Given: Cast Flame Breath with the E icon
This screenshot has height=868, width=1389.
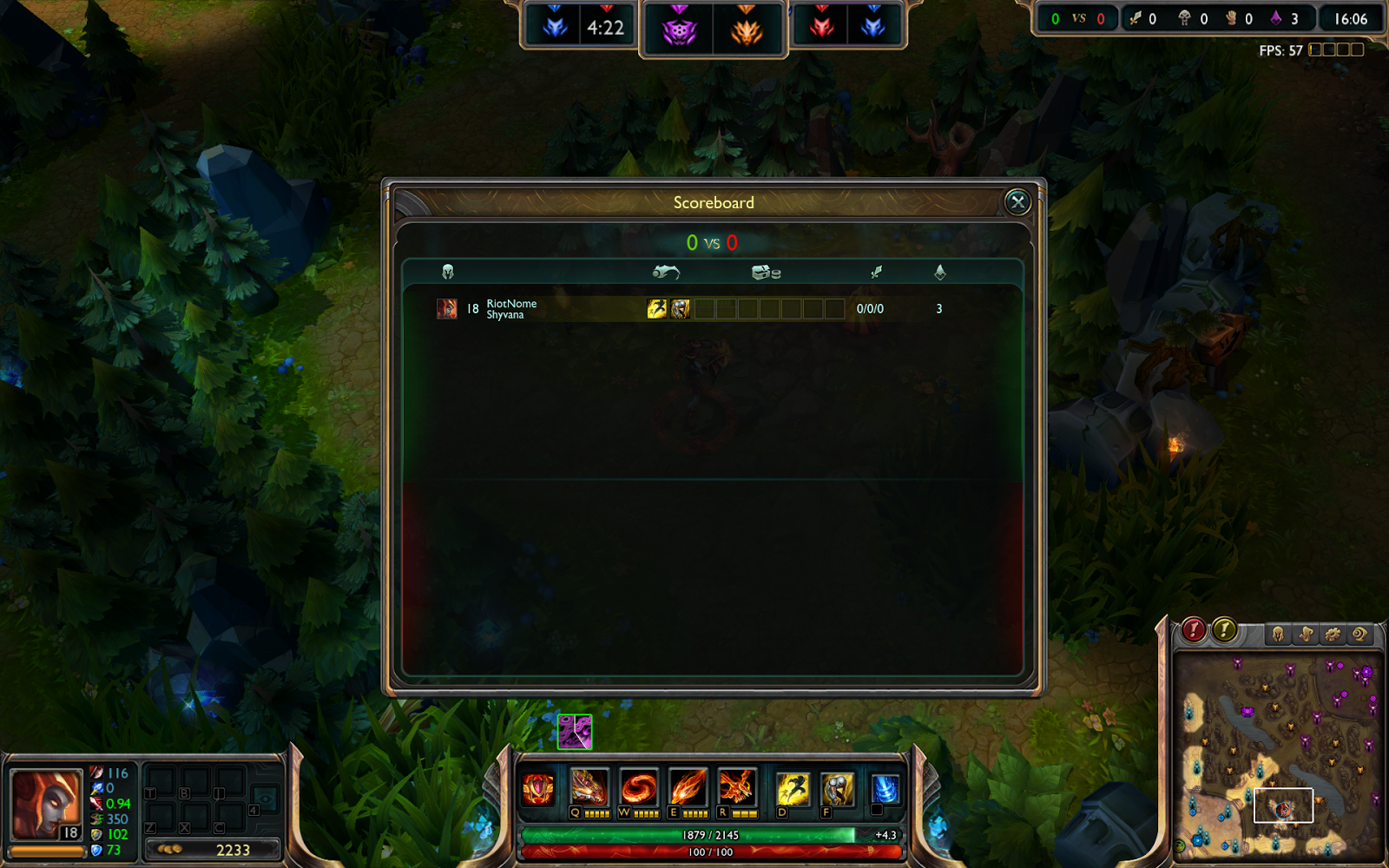Looking at the screenshot, I should tap(688, 788).
